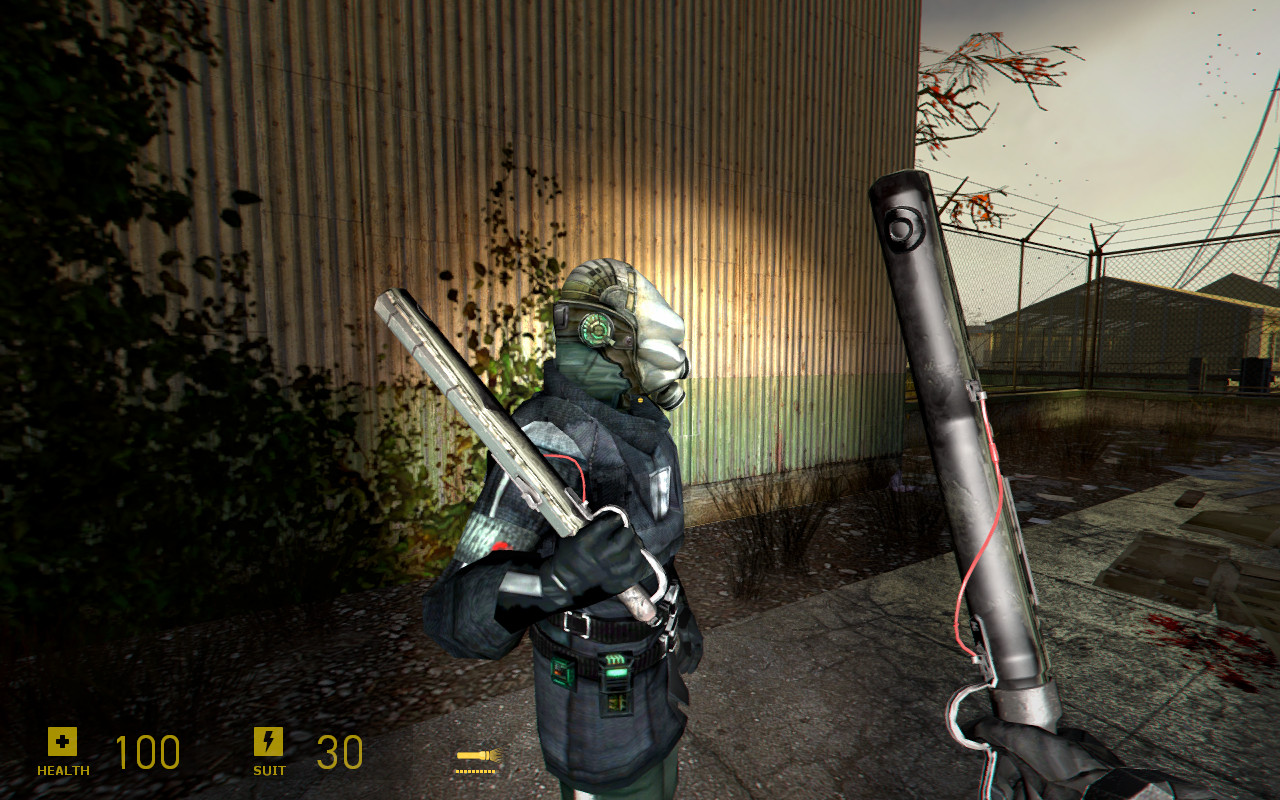Click the HEALTH cross icon

(62, 742)
